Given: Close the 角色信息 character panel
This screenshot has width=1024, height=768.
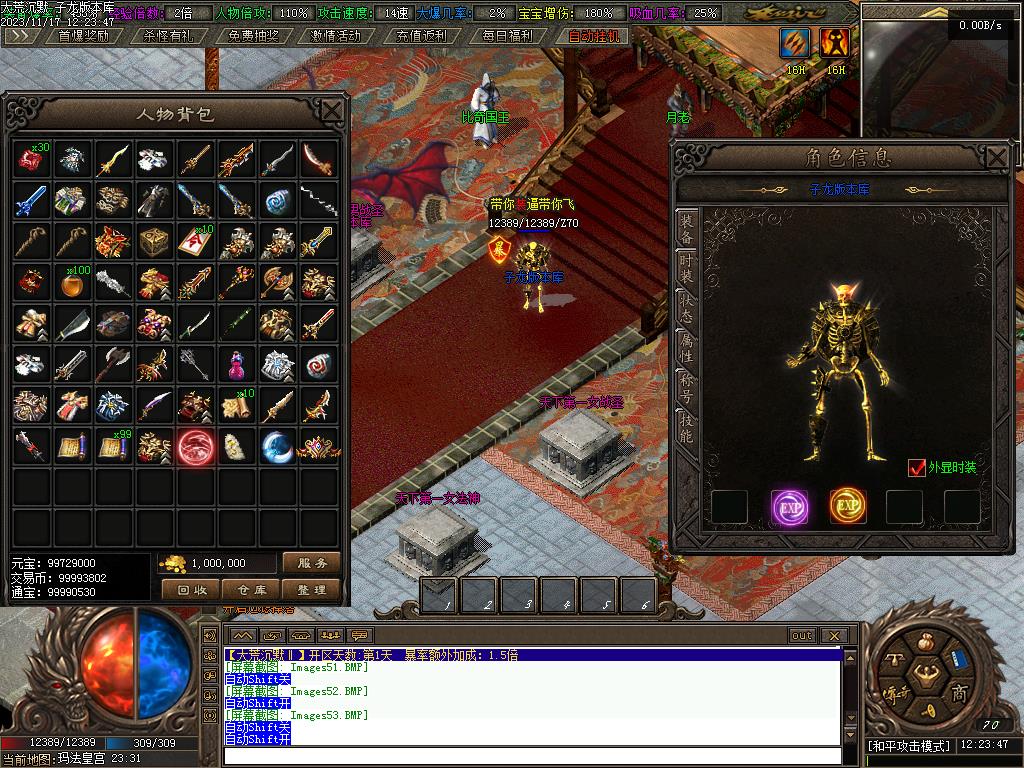Looking at the screenshot, I should coord(996,157).
